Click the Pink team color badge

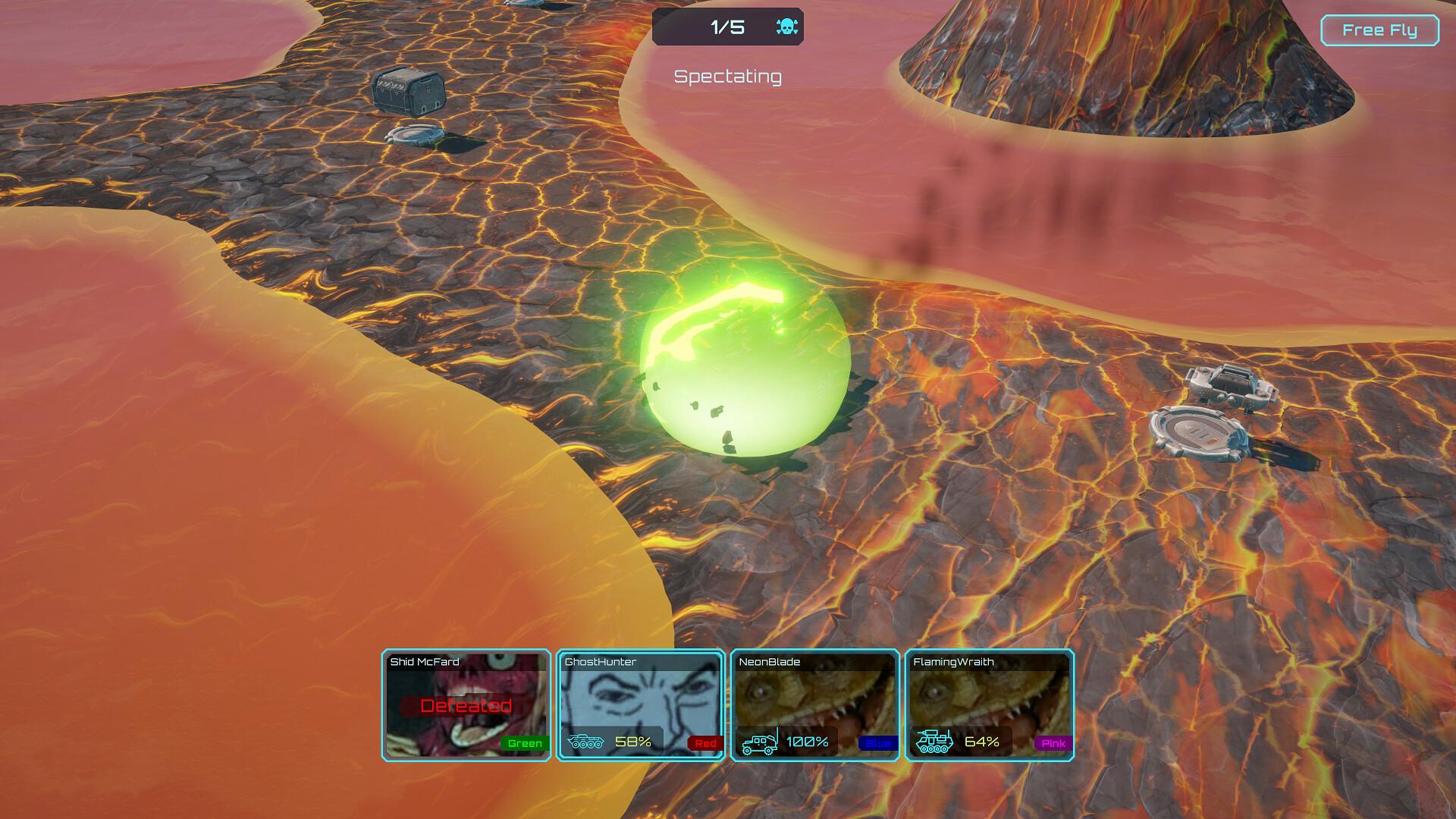point(1053,743)
